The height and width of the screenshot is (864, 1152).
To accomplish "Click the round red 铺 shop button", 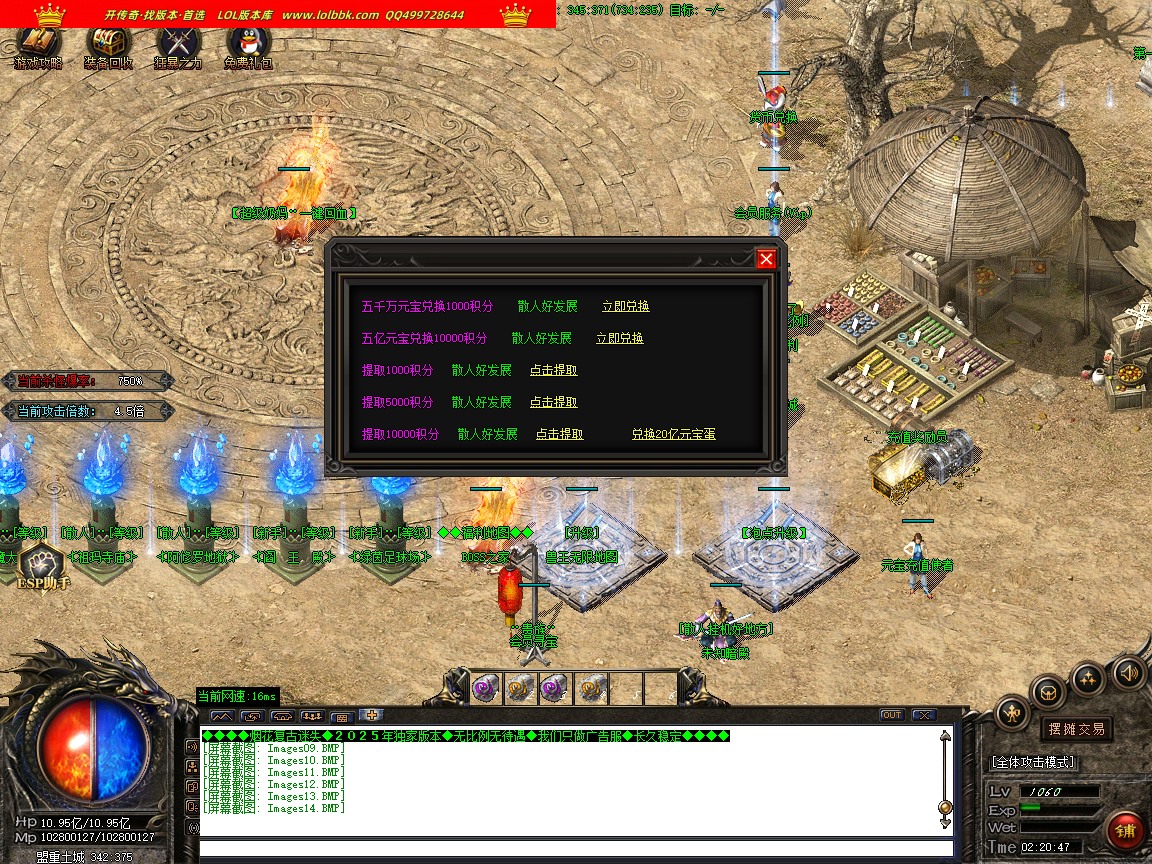I will [1125, 831].
